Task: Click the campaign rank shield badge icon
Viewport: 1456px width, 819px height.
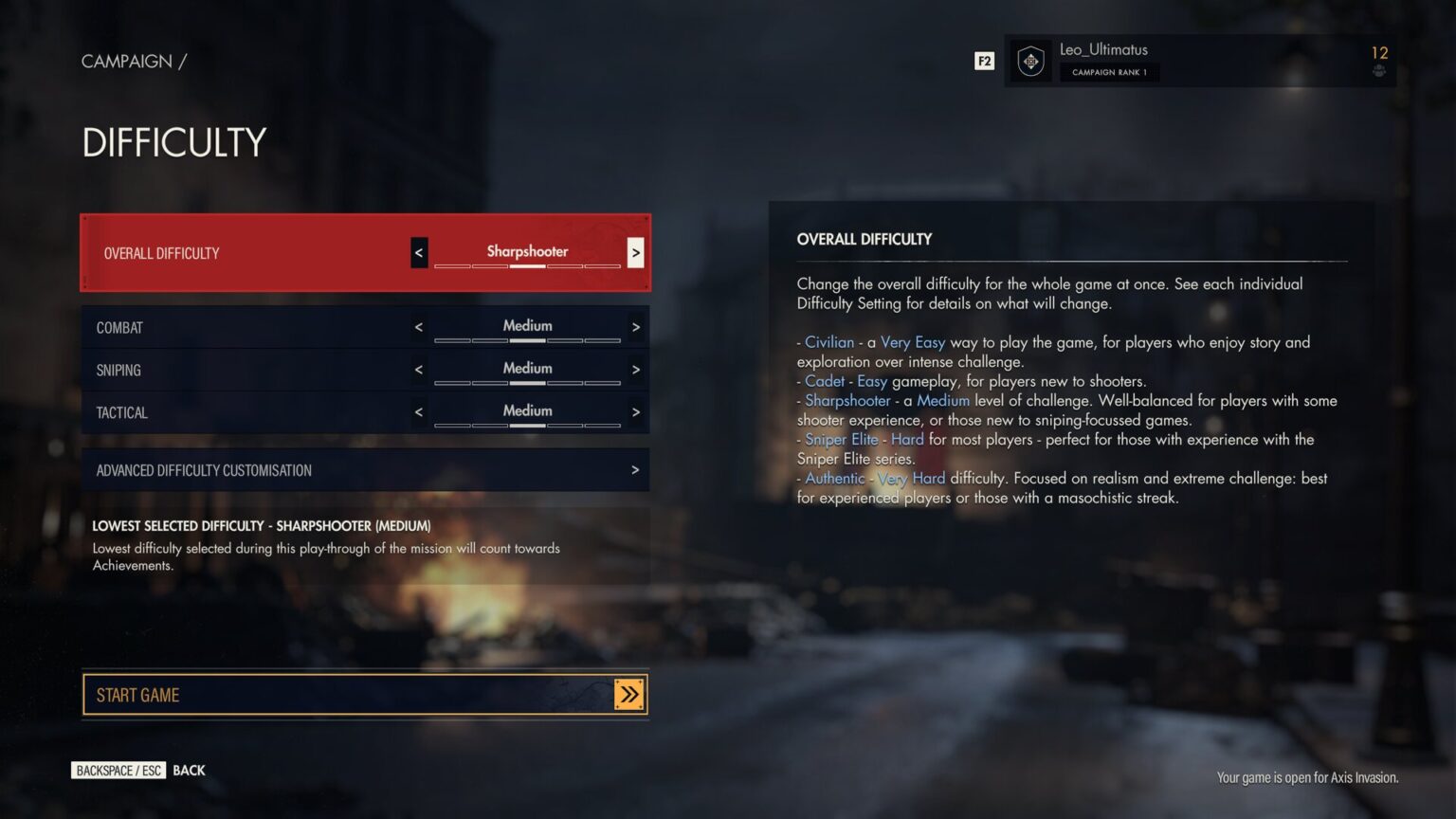Action: [x=1029, y=61]
